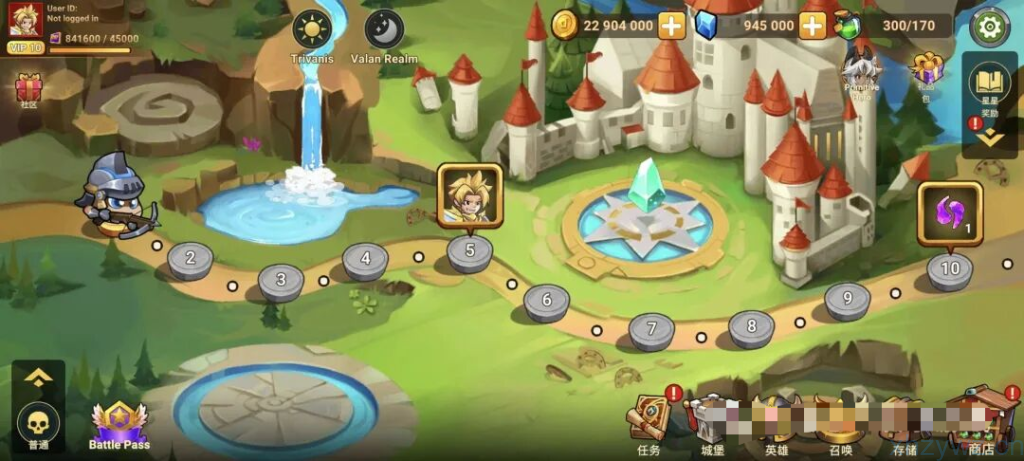This screenshot has width=1024, height=461.
Task: Expand the bottom-left yellow arrow panel
Action: pyautogui.click(x=38, y=377)
